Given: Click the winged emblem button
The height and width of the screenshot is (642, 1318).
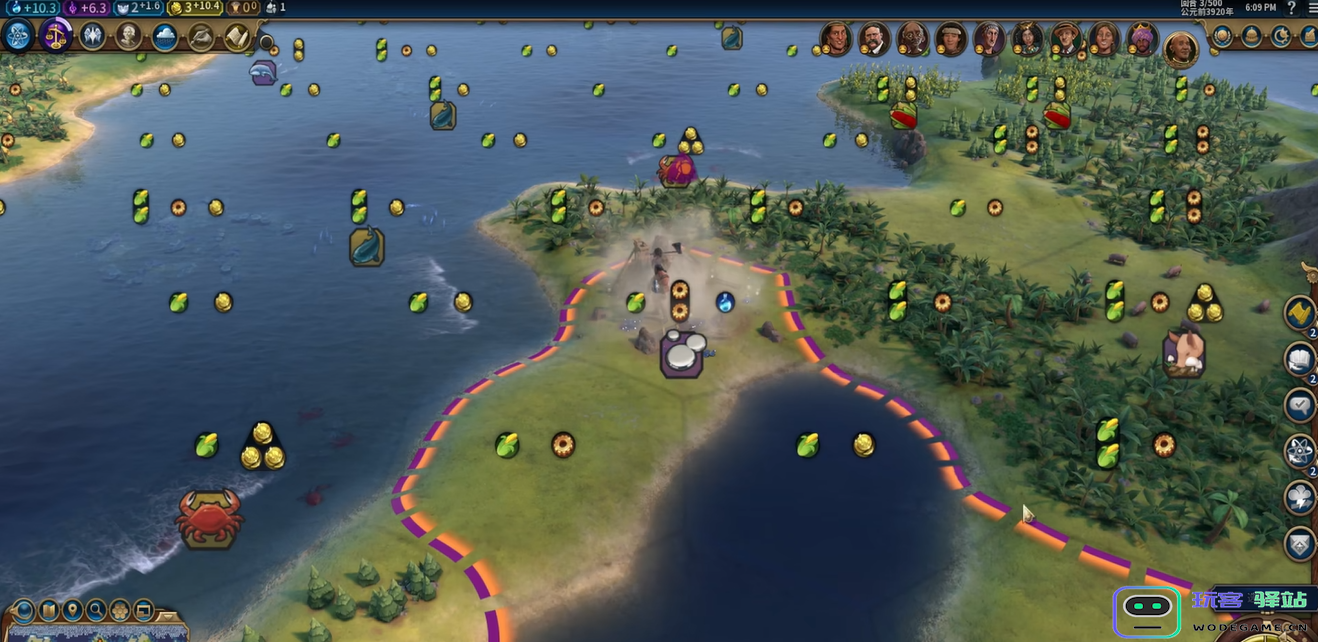Looking at the screenshot, I should (x=92, y=37).
